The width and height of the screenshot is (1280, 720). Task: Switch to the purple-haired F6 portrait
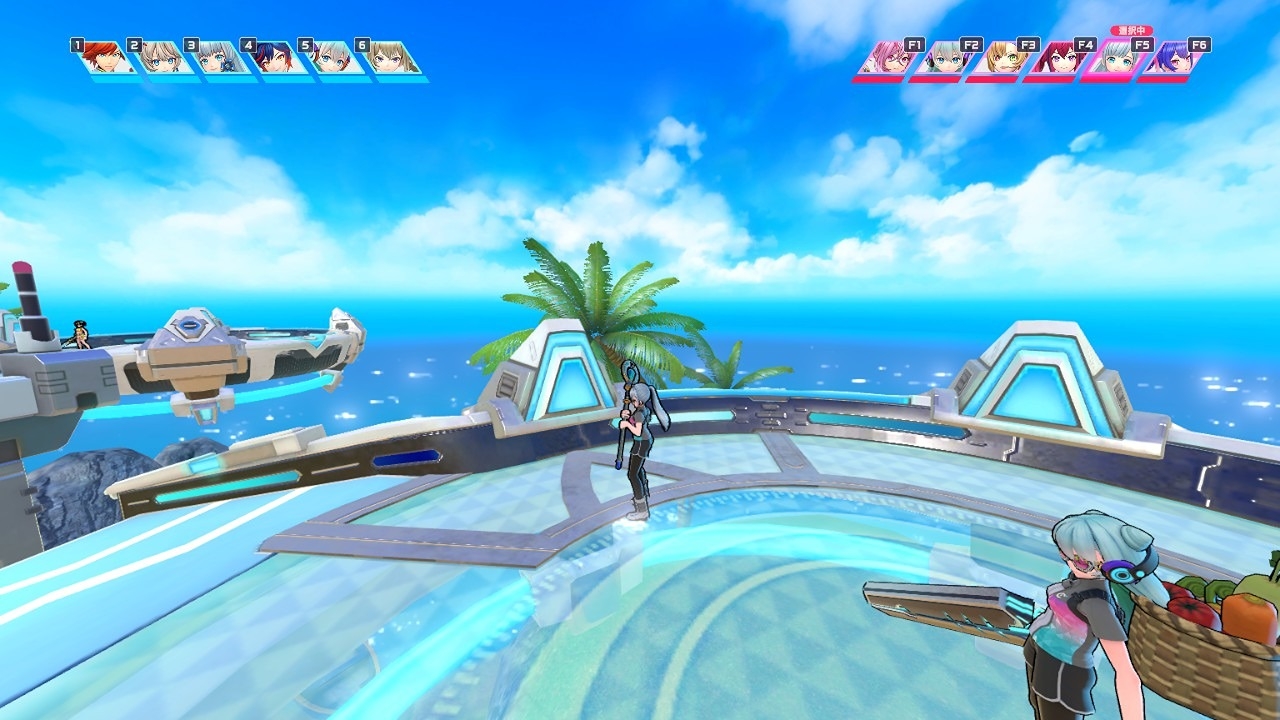coord(1171,58)
